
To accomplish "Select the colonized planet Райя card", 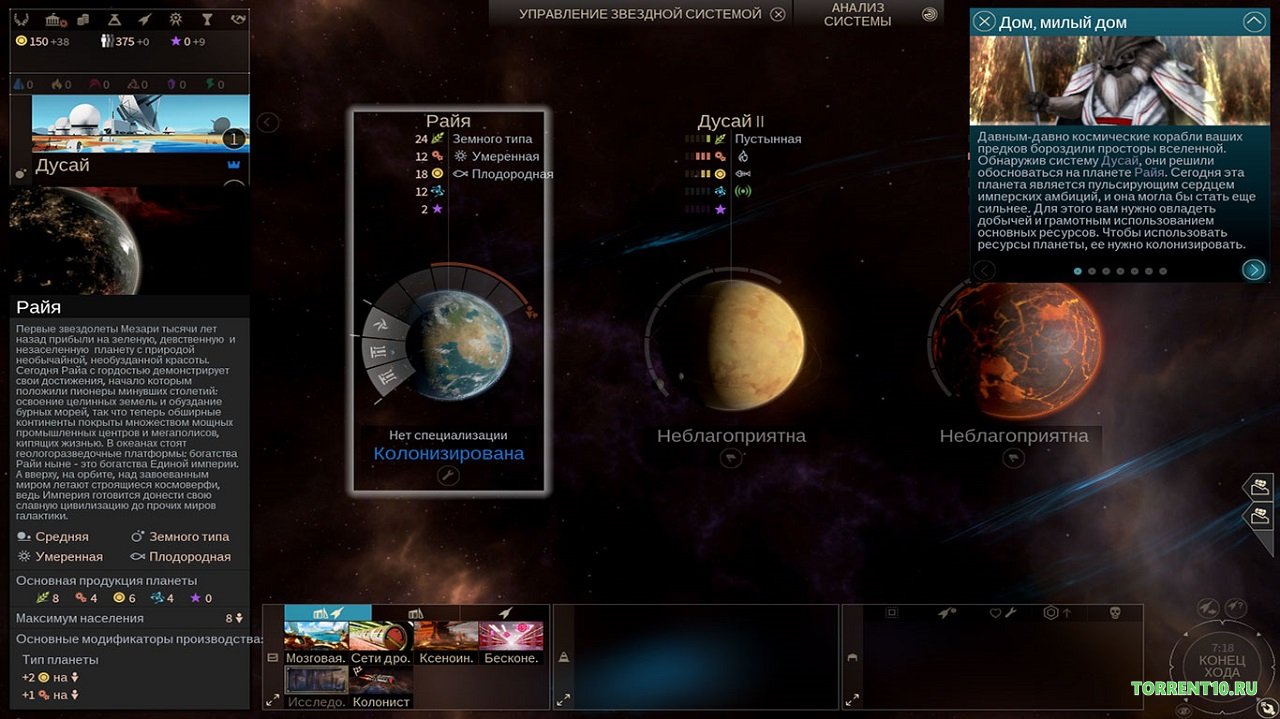I will pos(448,300).
